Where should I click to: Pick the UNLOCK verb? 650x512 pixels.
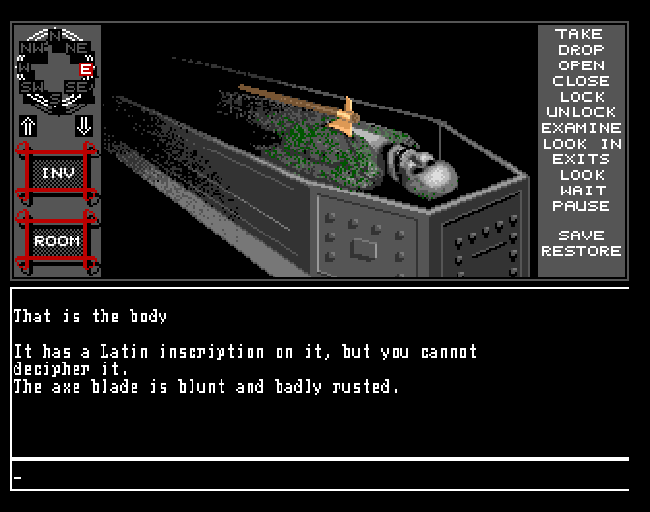point(580,112)
